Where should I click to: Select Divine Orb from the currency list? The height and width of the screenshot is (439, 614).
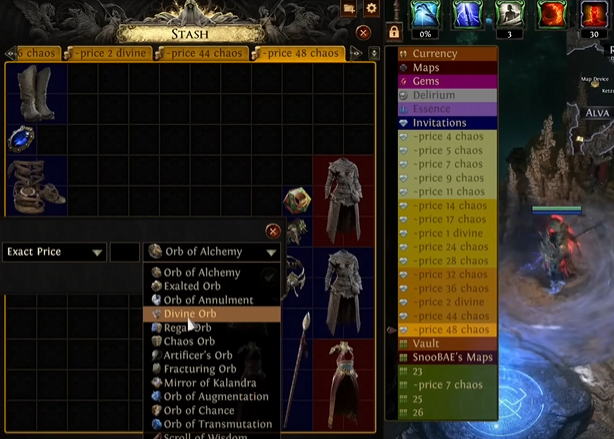190,314
